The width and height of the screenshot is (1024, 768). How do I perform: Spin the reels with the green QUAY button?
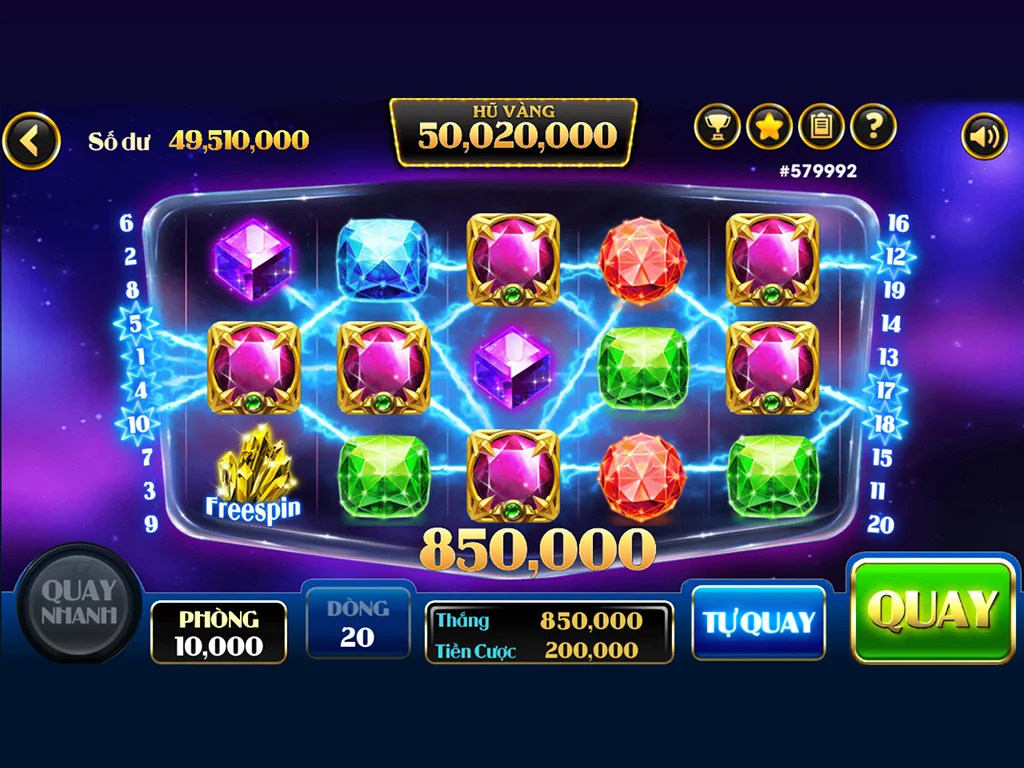coord(933,609)
